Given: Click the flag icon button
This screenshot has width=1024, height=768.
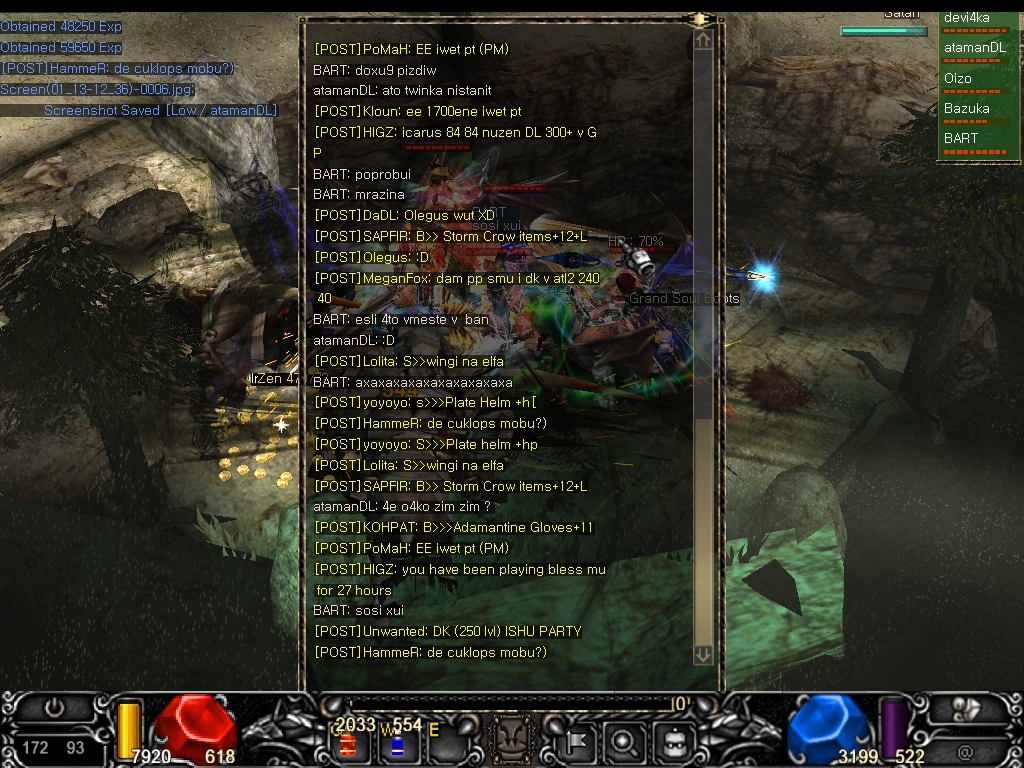Looking at the screenshot, I should click(577, 742).
